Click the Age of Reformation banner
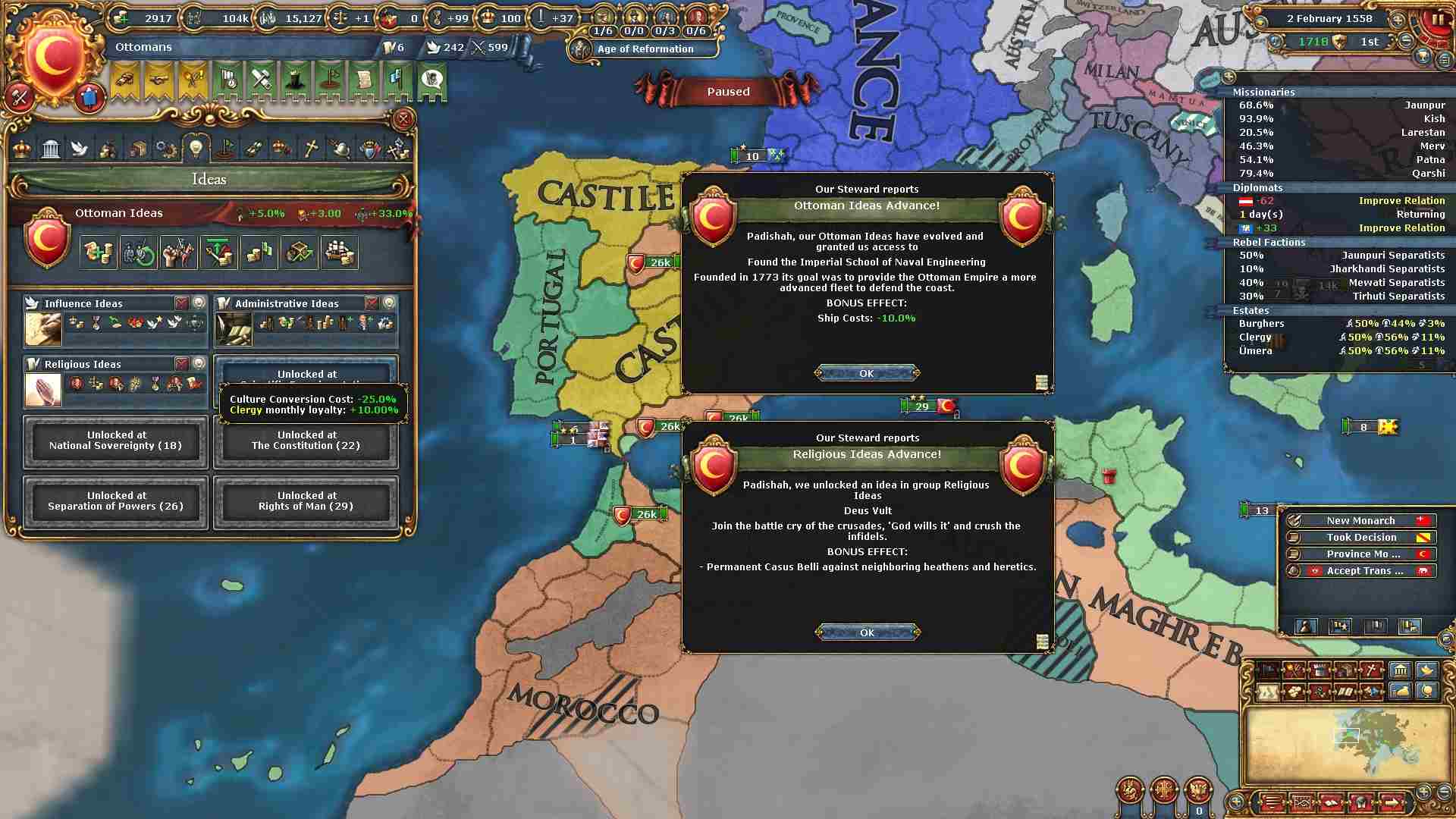The height and width of the screenshot is (819, 1456). tap(645, 49)
